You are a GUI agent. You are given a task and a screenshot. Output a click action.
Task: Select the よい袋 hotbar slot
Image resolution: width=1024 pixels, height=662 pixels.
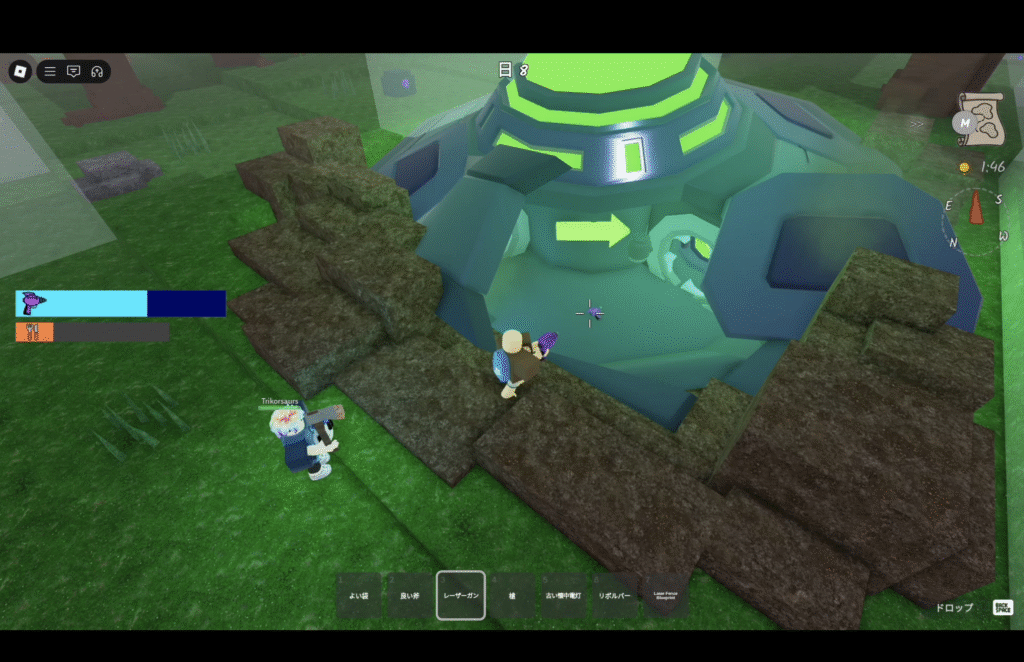point(358,595)
